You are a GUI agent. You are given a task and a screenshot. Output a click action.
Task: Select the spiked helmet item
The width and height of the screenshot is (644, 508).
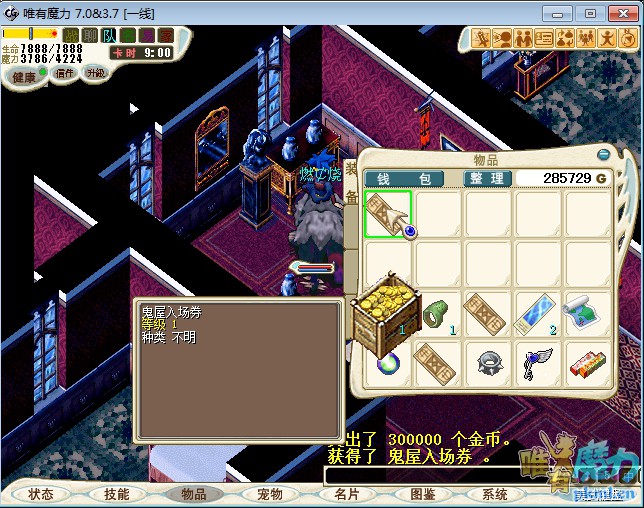489,364
